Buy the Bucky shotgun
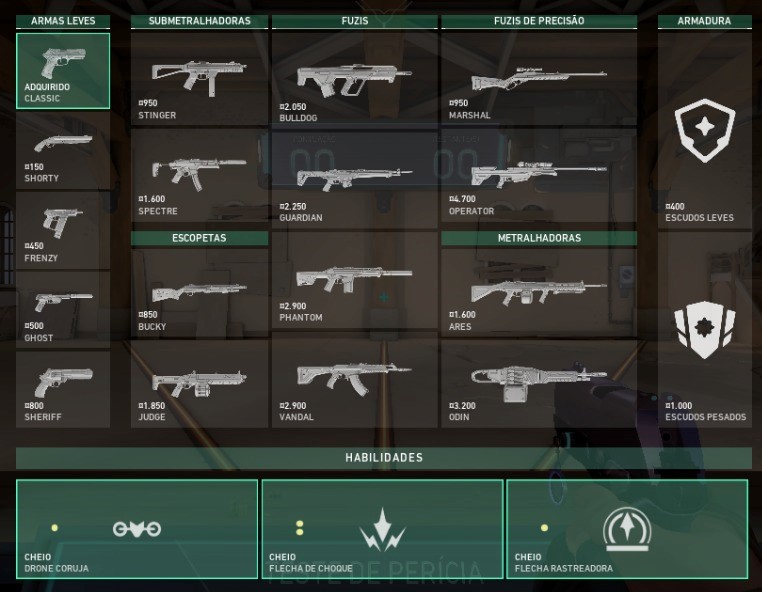Screen dimensions: 762x592 199,292
